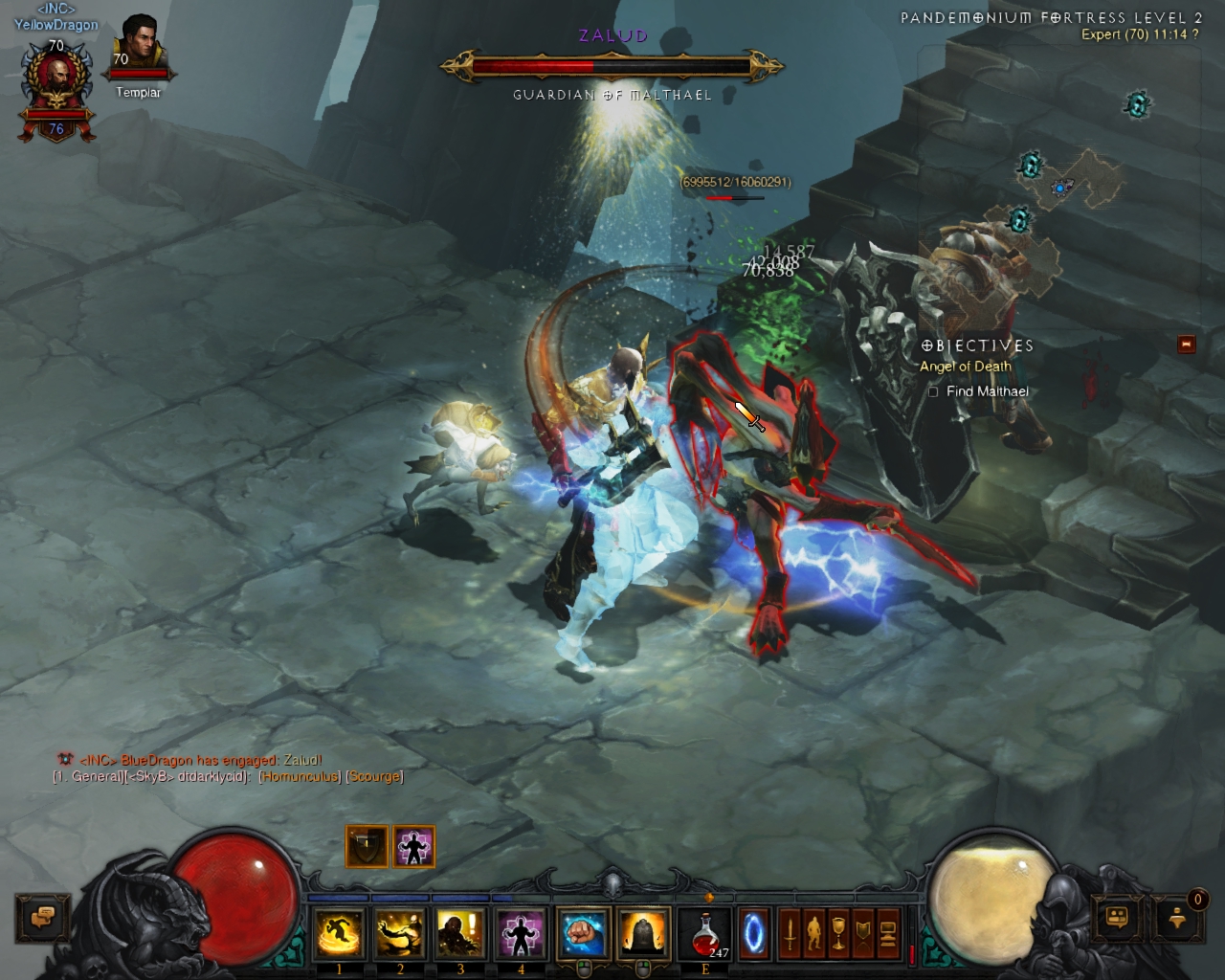The width and height of the screenshot is (1225, 980).
Task: Open the computer-icon game menu button
Action: coord(888,933)
